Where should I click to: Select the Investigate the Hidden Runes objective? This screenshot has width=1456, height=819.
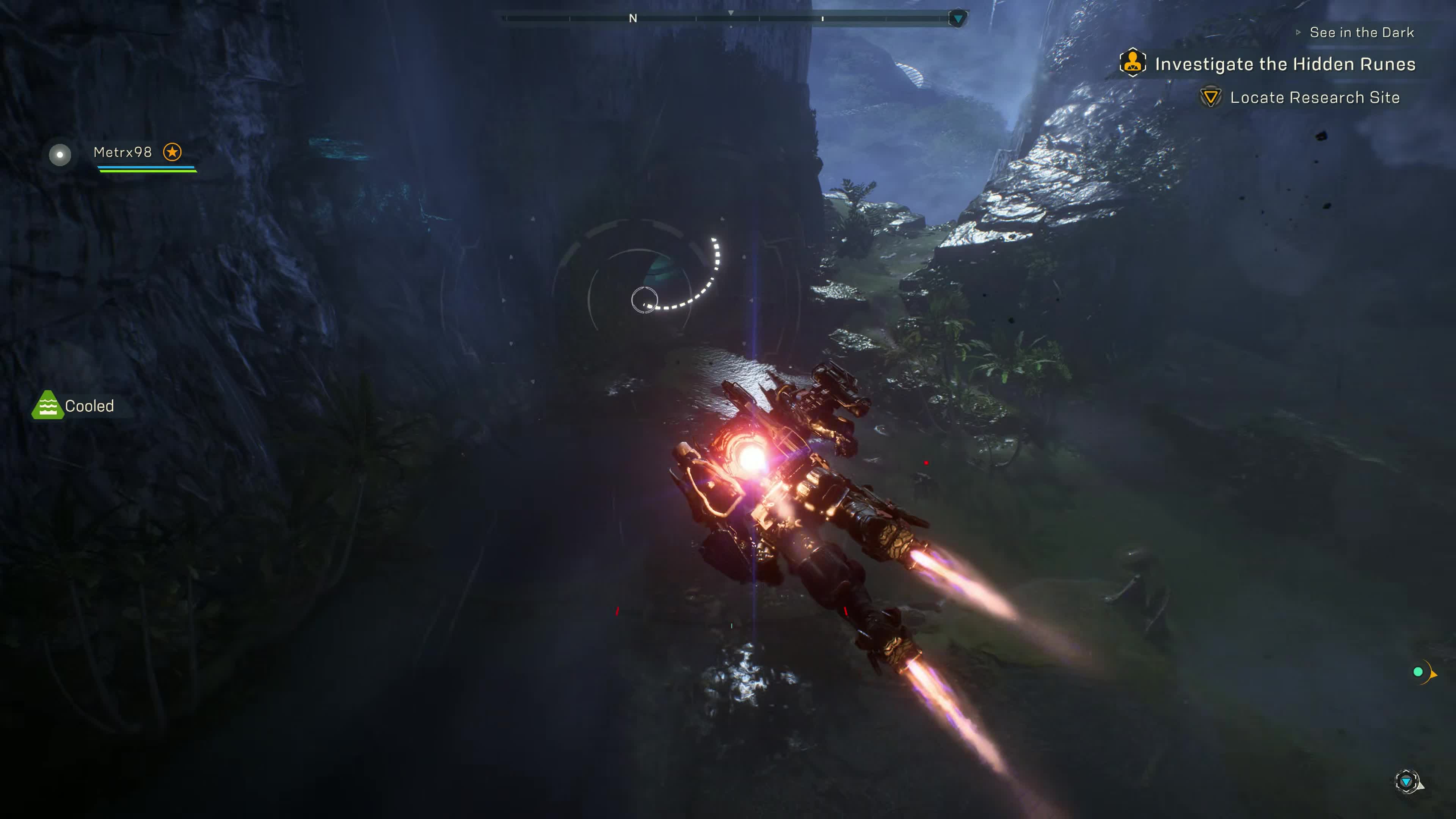pyautogui.click(x=1284, y=64)
